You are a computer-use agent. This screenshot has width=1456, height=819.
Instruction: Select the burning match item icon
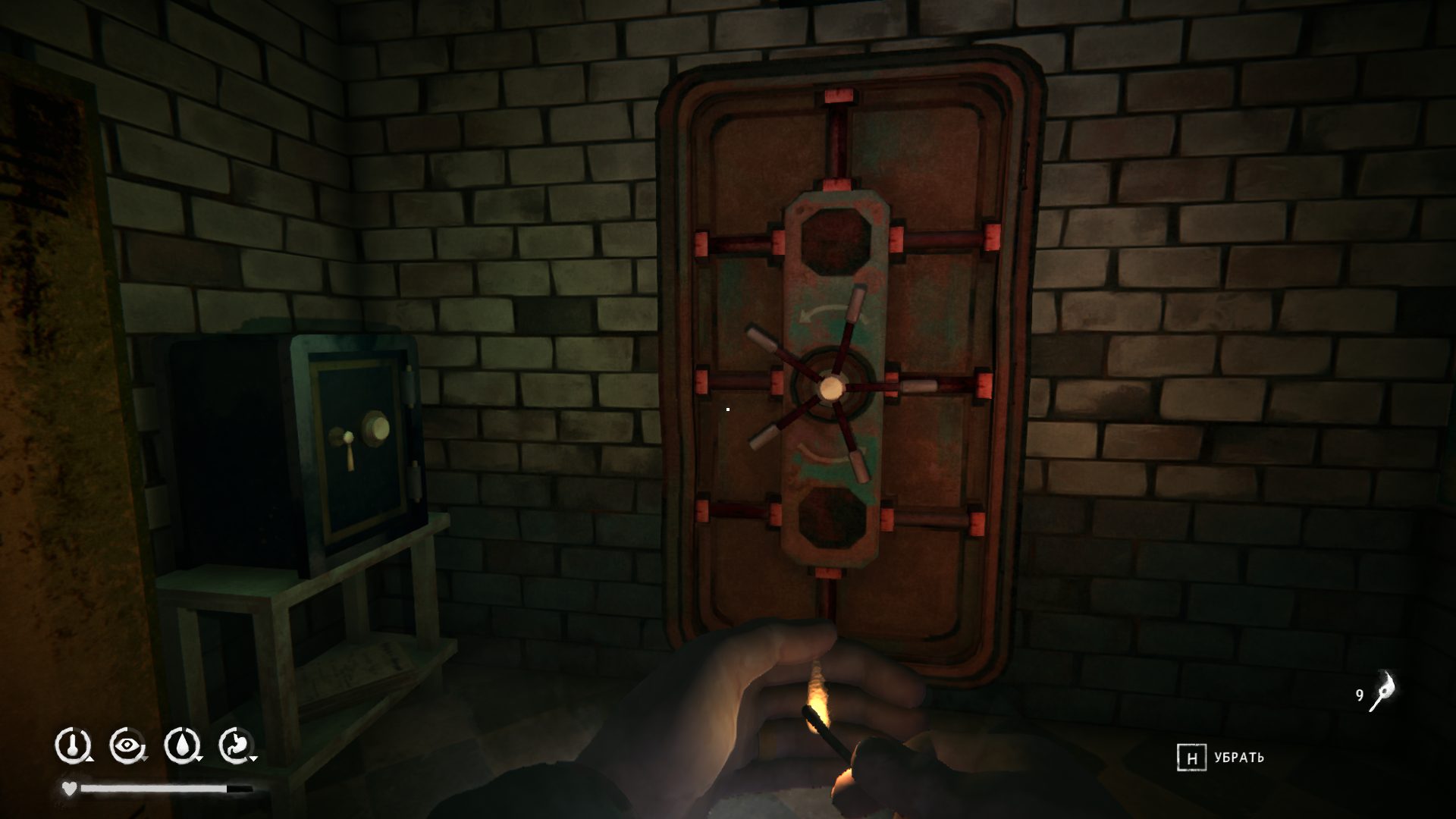pyautogui.click(x=1382, y=692)
